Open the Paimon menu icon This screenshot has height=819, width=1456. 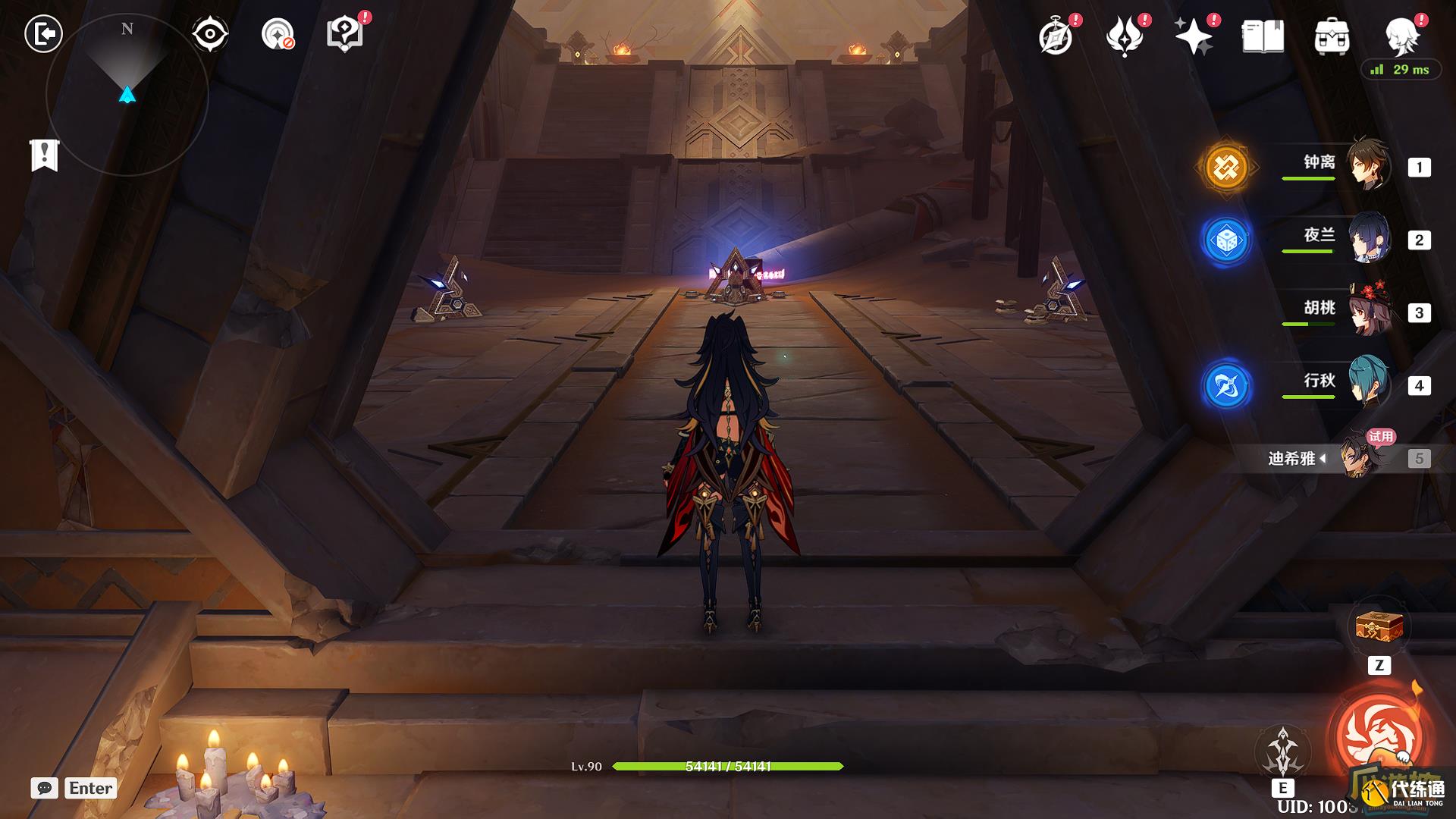coord(1401,35)
